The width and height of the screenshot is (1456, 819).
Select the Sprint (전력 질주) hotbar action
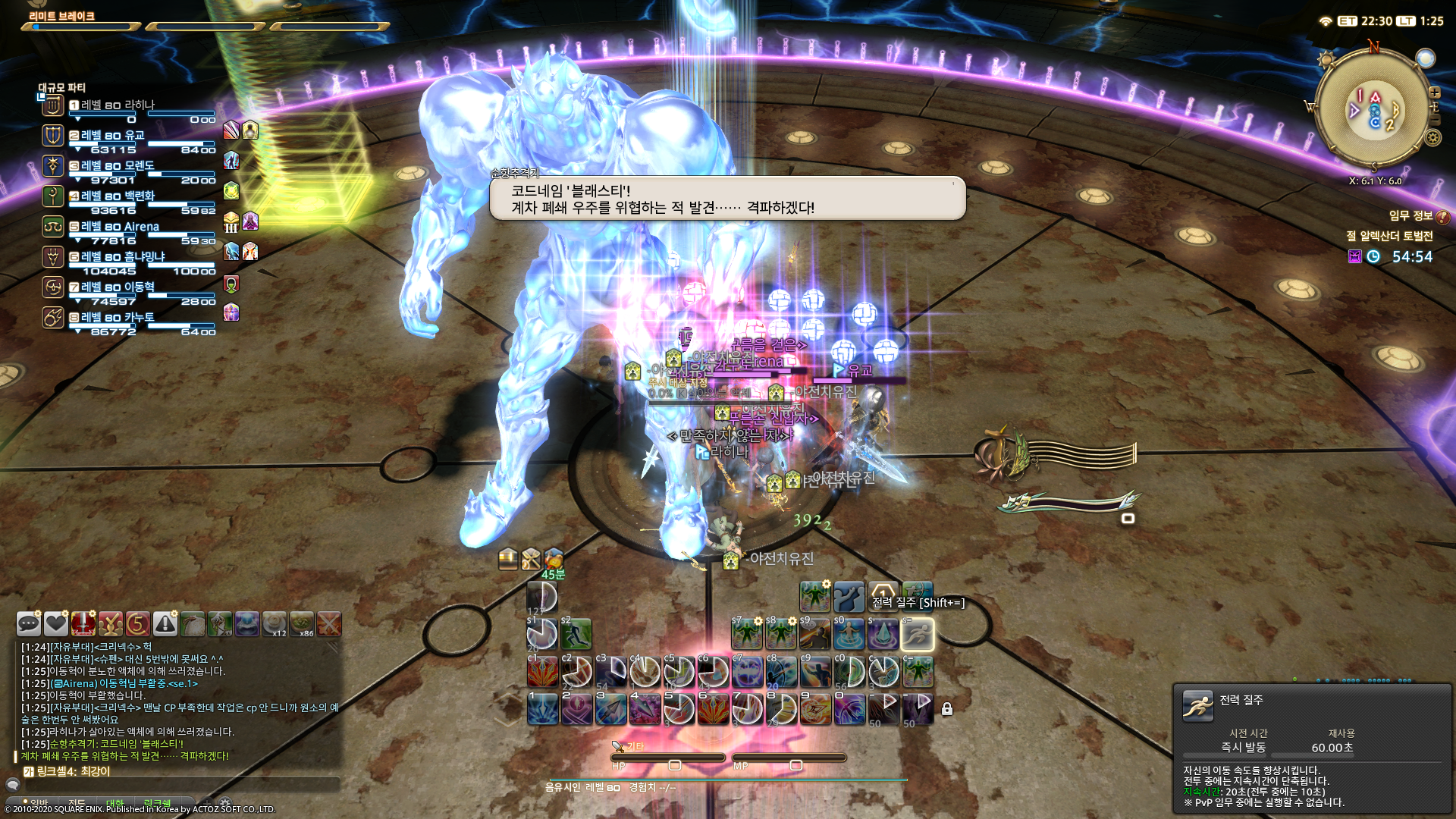(x=918, y=635)
